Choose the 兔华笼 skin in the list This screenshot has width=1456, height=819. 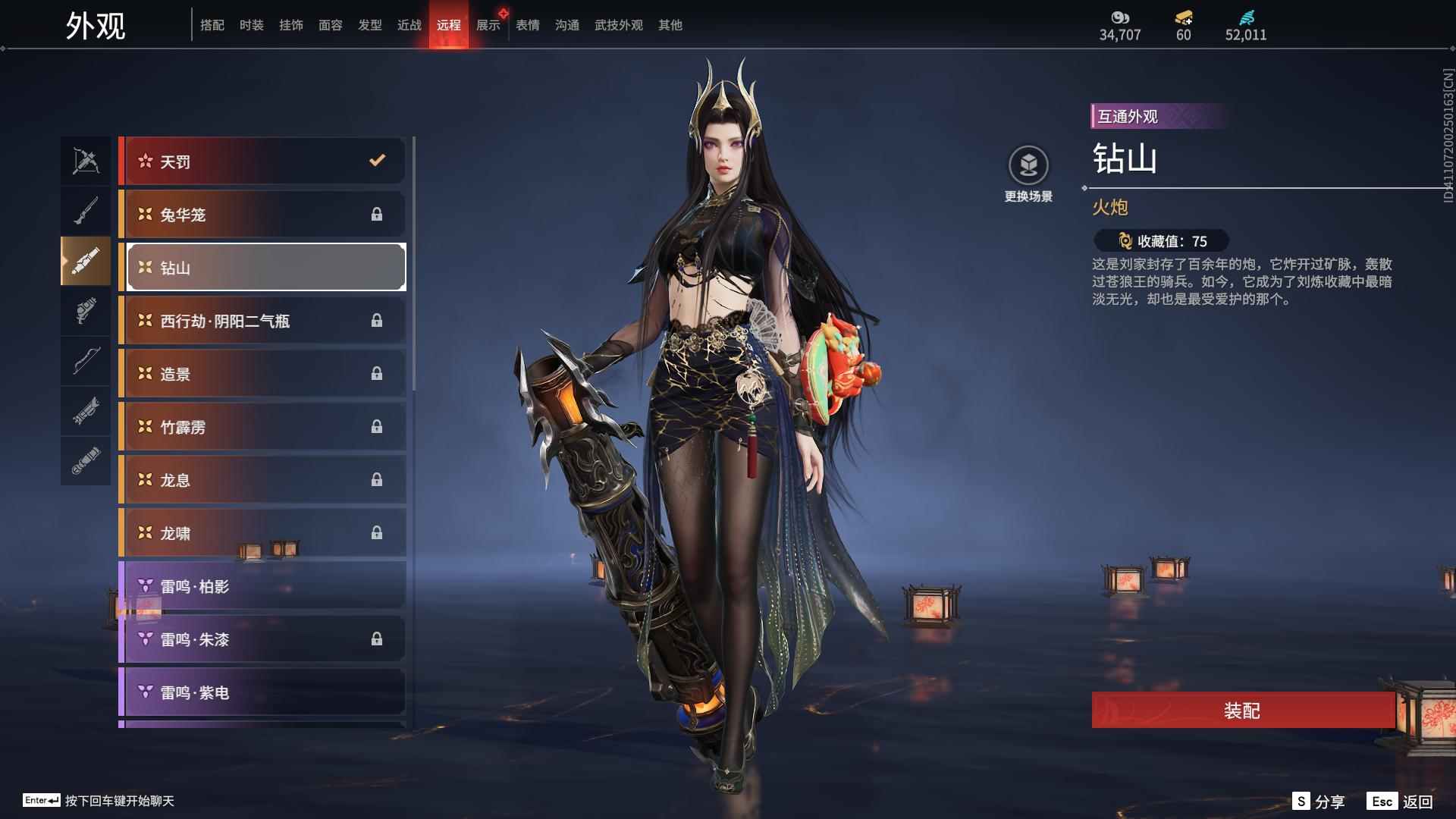click(262, 214)
